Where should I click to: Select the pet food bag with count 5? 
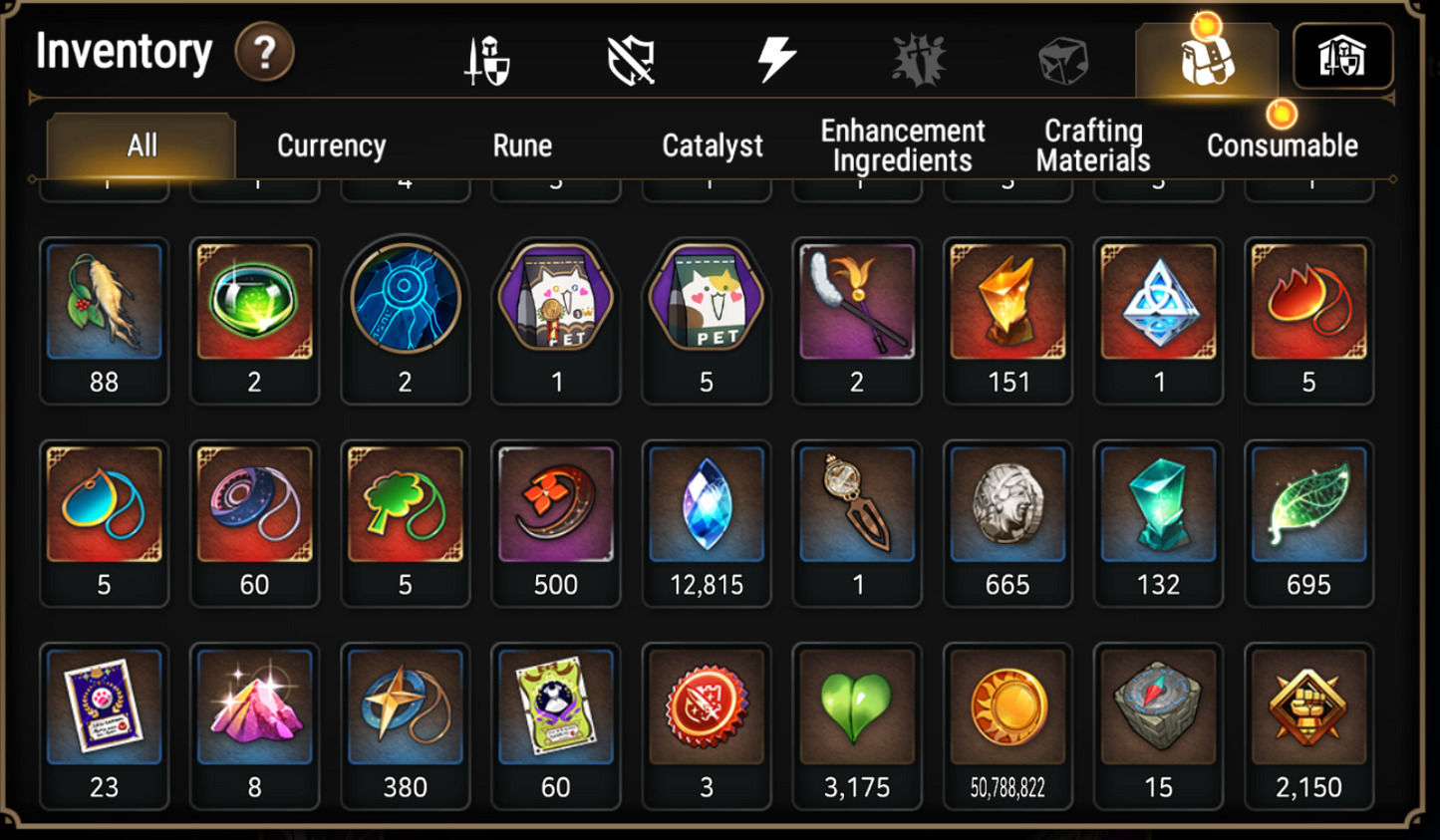pyautogui.click(x=706, y=305)
